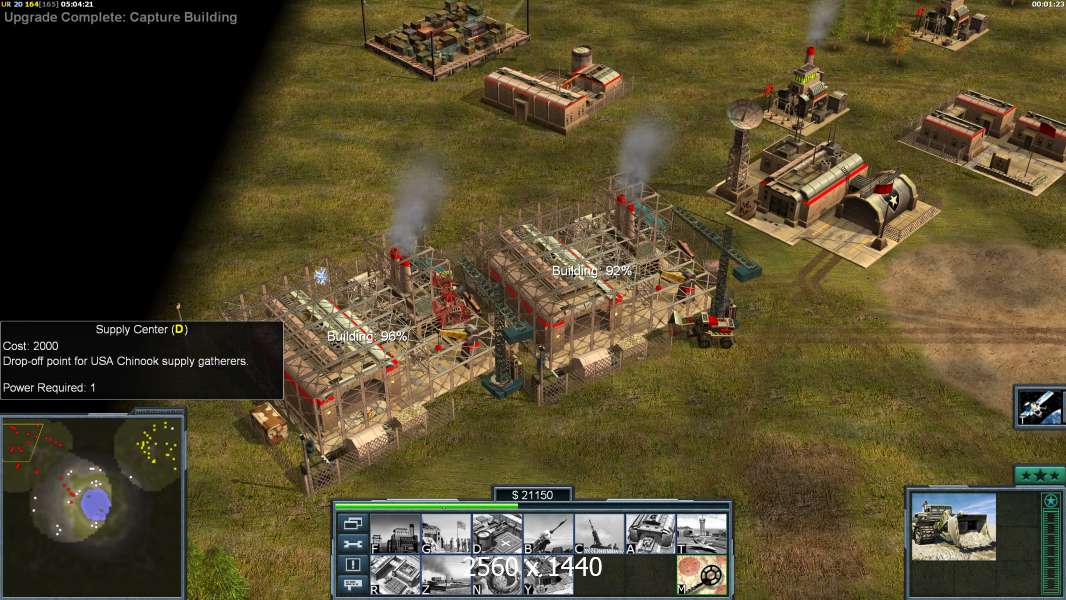
Task: Select the War Factory build icon labeled A
Action: (x=650, y=533)
